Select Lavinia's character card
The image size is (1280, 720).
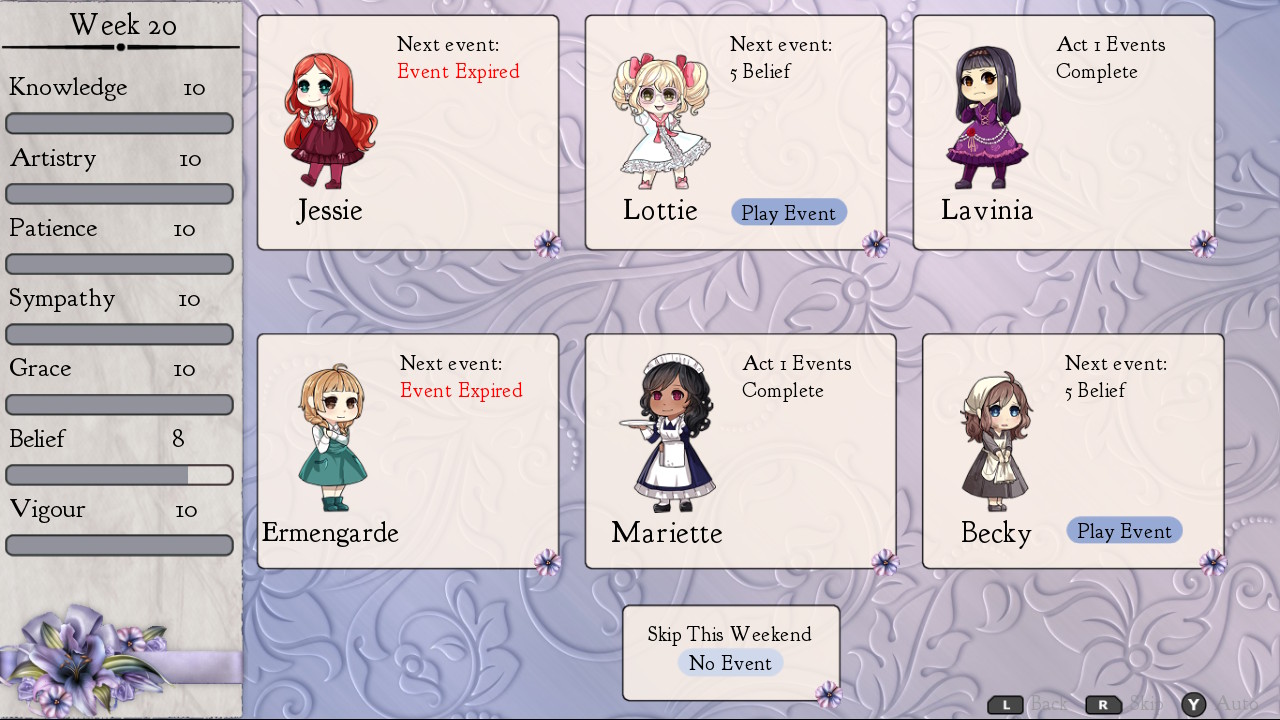click(x=1063, y=132)
